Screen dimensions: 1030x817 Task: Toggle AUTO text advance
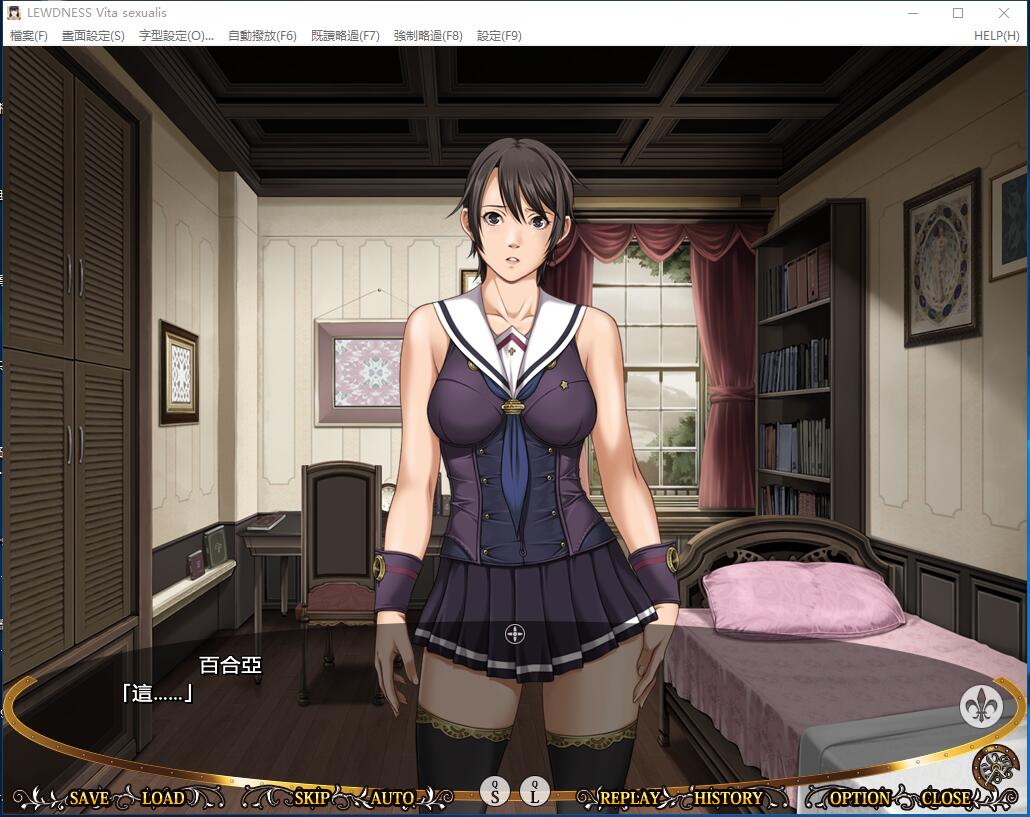click(x=392, y=798)
